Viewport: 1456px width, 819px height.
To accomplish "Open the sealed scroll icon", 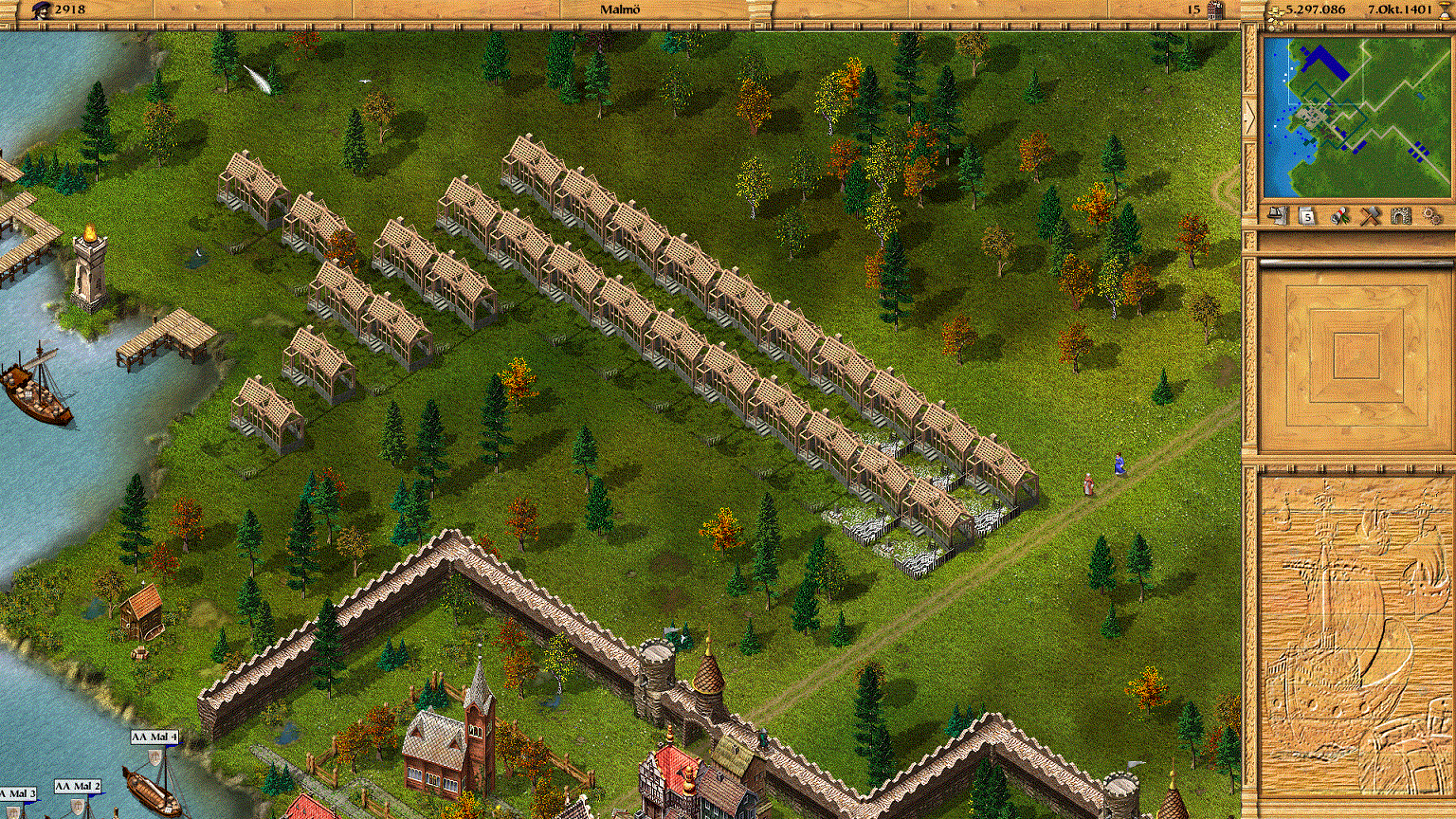I will pyautogui.click(x=1339, y=216).
